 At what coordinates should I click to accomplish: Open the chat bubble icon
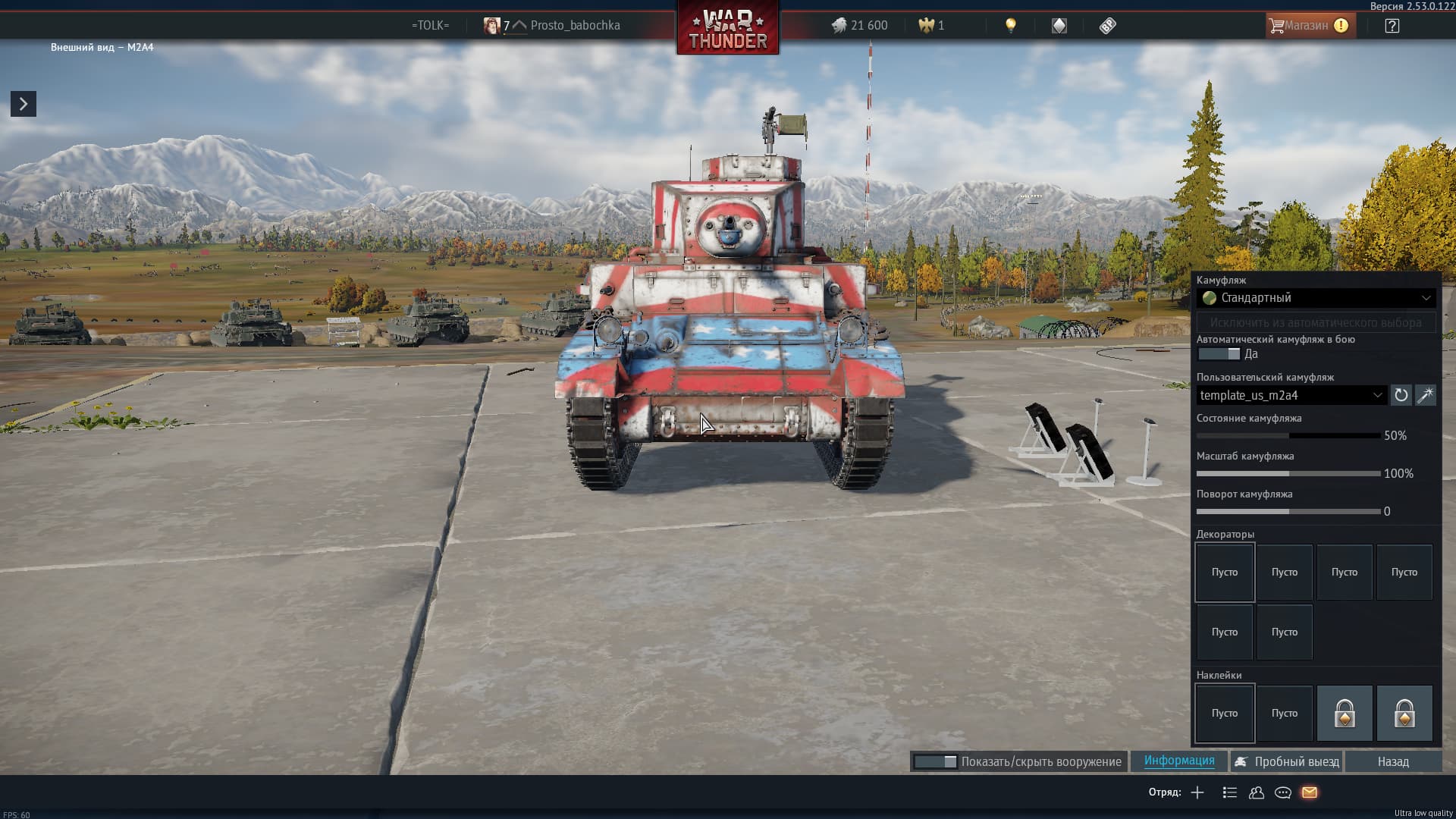pyautogui.click(x=1283, y=792)
